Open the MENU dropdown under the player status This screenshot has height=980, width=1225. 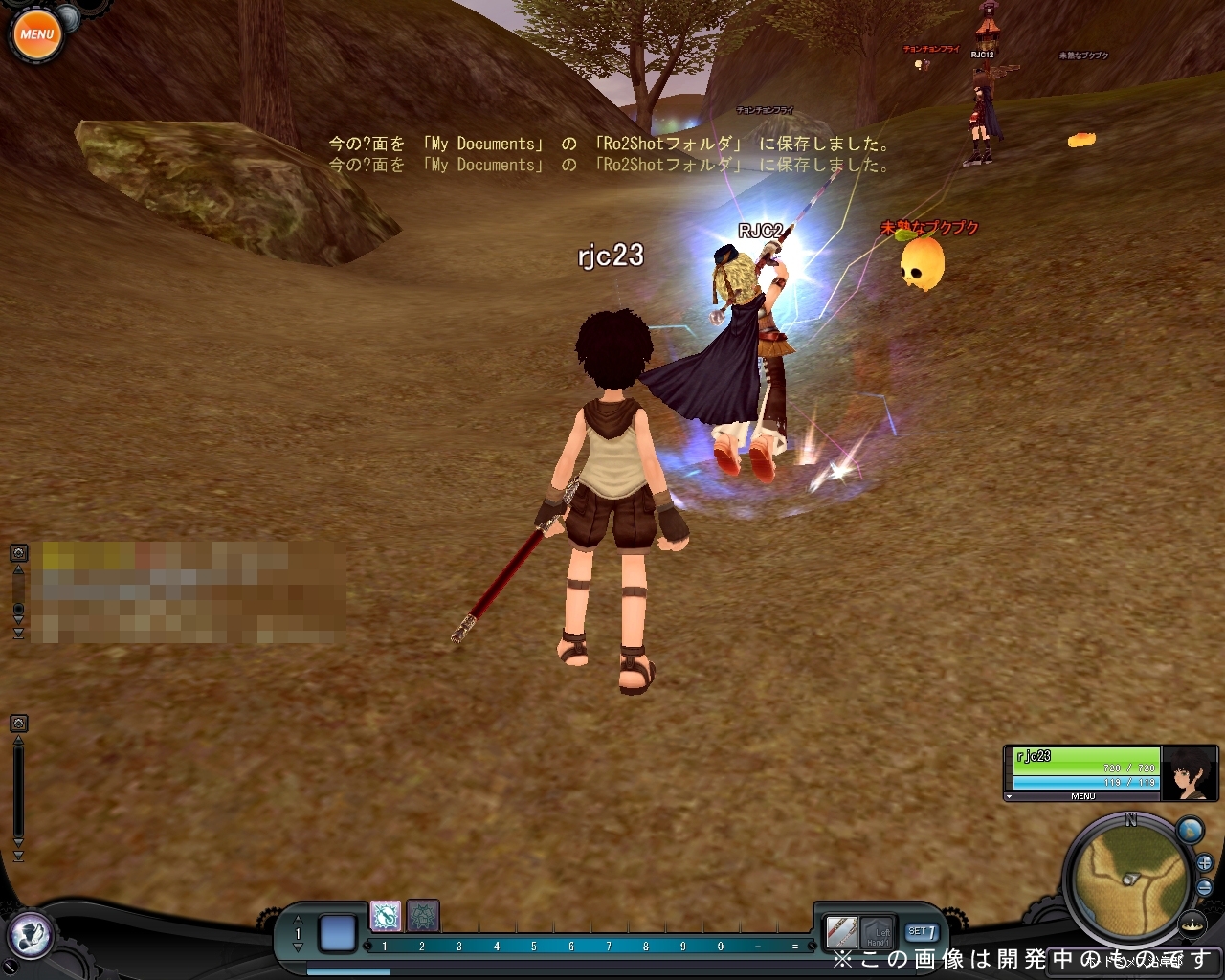(1082, 796)
